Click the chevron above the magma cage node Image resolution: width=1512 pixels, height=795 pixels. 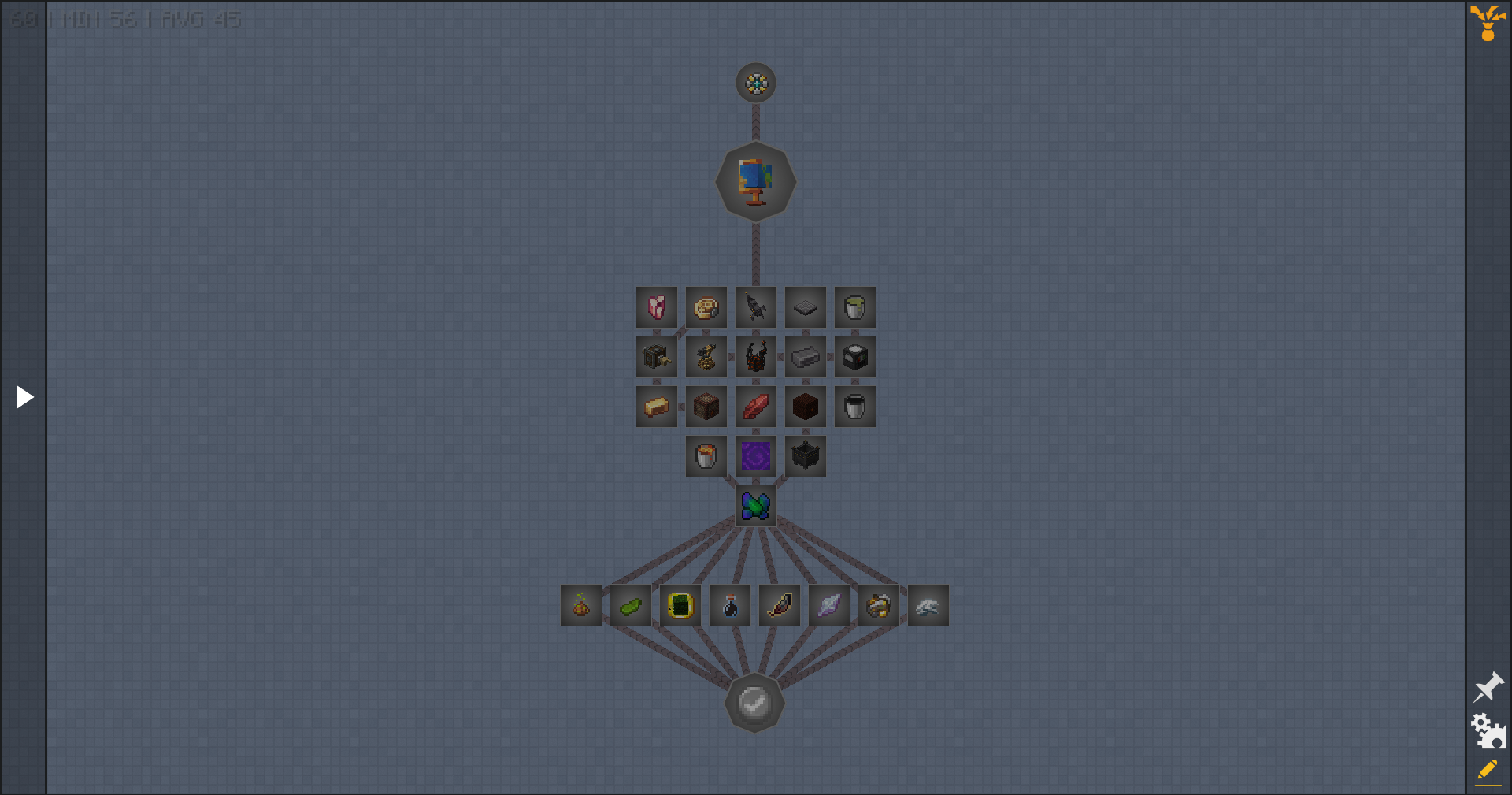coord(756,332)
